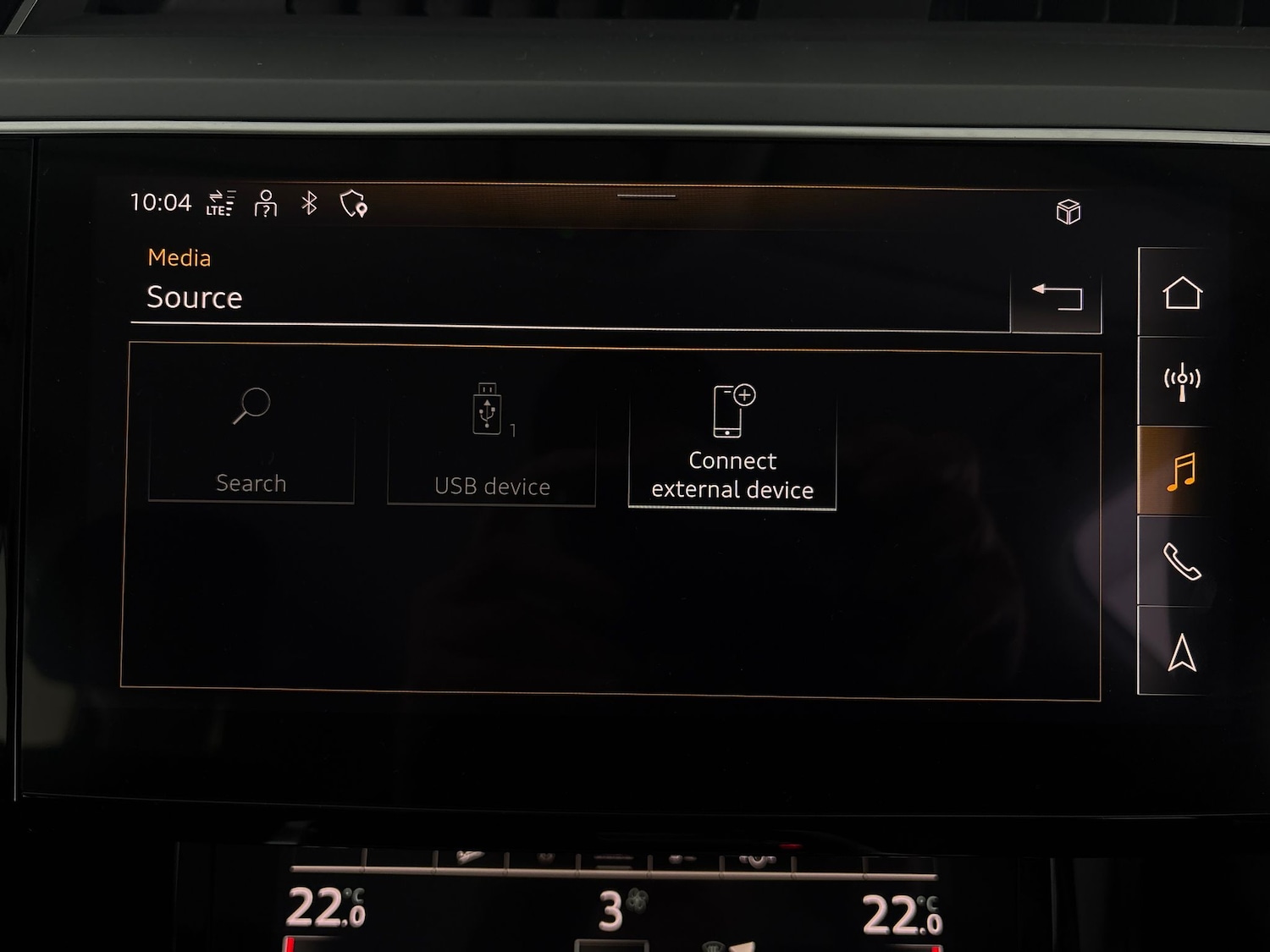Tap the Bluetooth status icon
Viewport: 1270px width, 952px height.
point(308,202)
